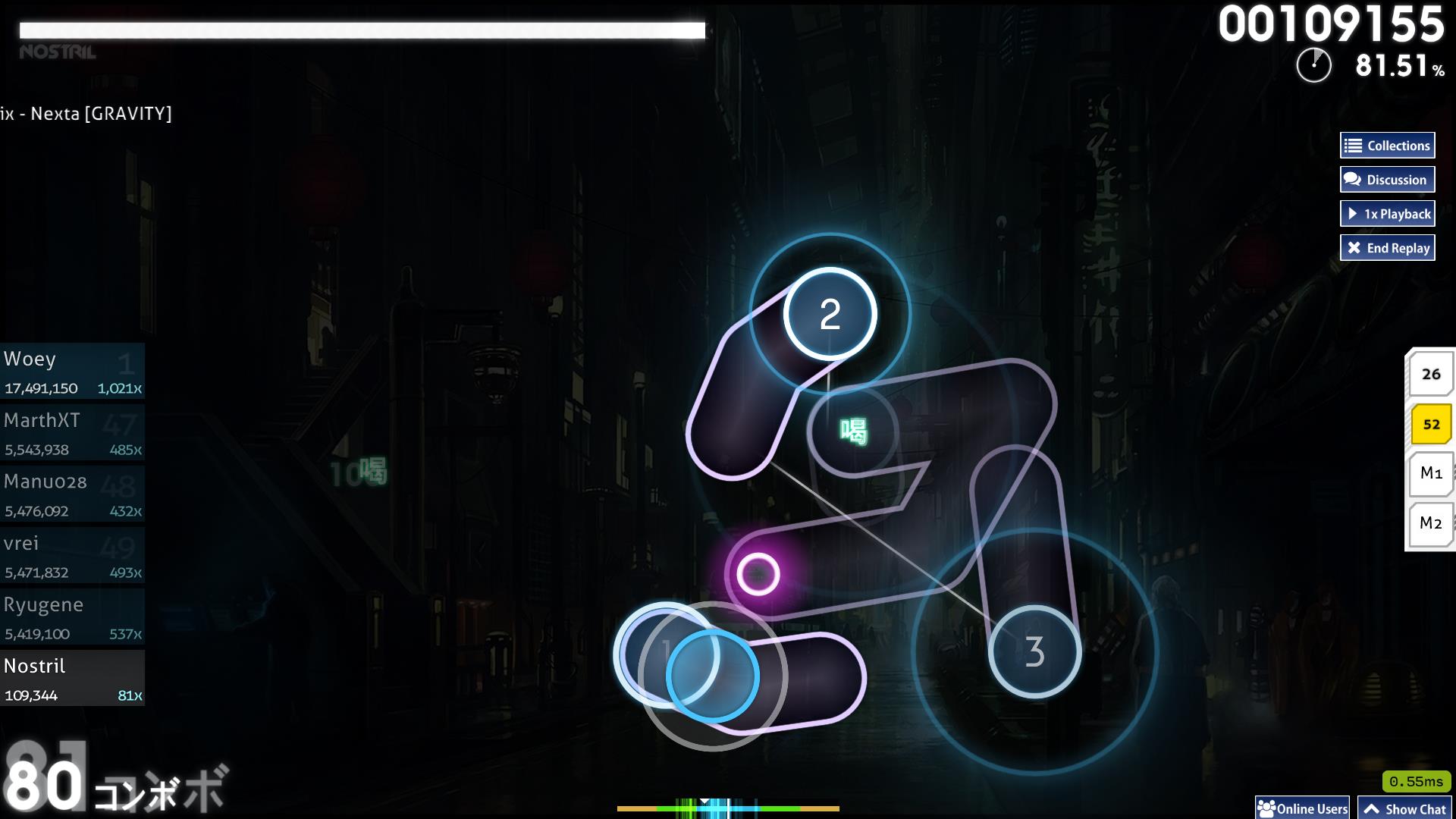1456x819 pixels.
Task: Select Ryugene's leaderboard entry
Action: click(x=72, y=617)
